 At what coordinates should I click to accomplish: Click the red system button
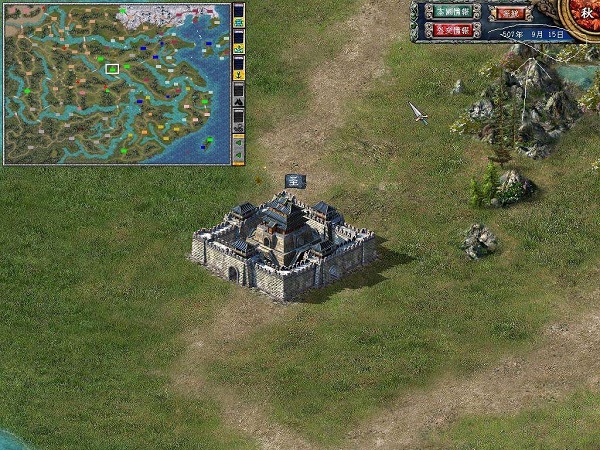pos(512,13)
